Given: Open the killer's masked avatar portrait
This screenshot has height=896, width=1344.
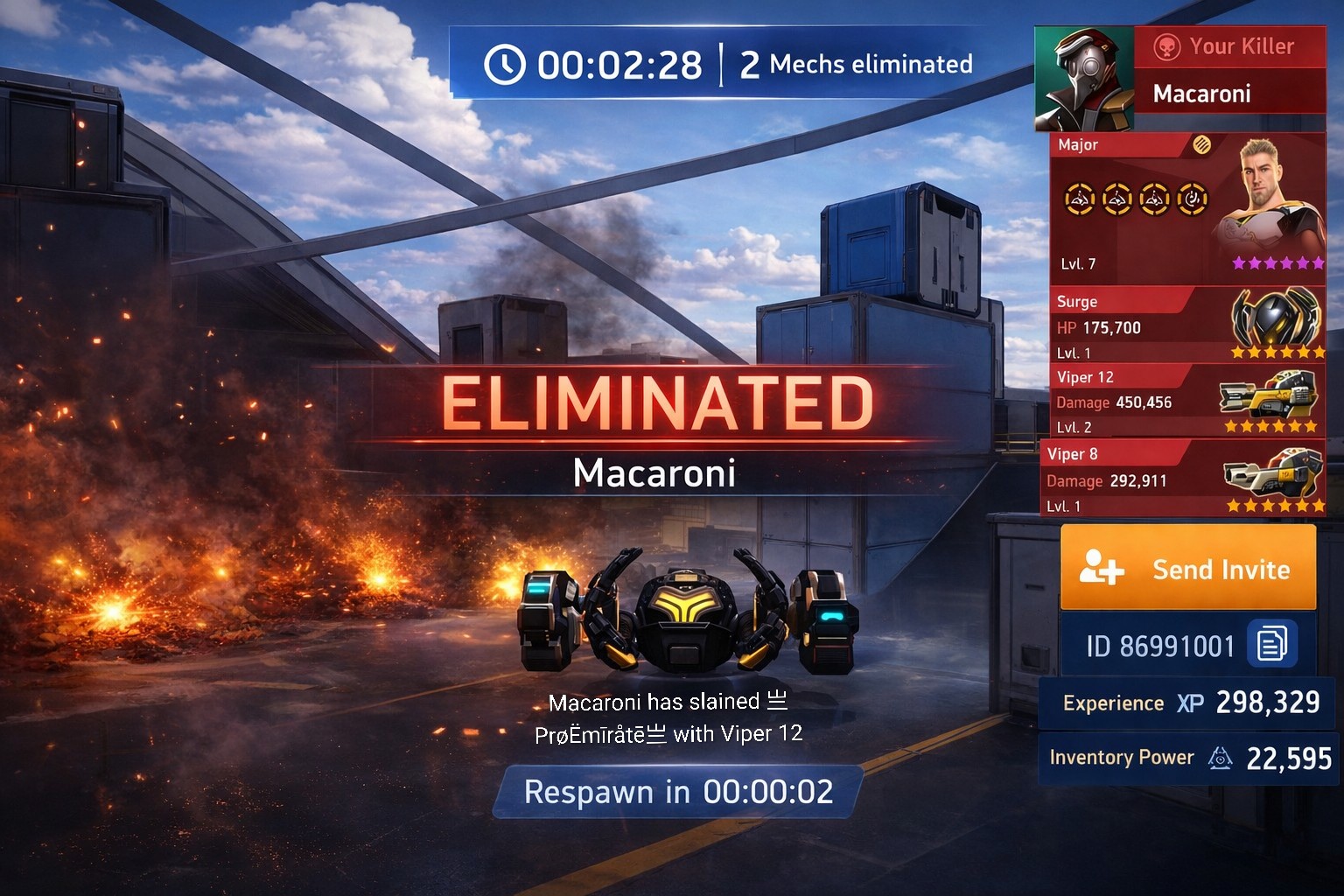Looking at the screenshot, I should coord(1084,80).
